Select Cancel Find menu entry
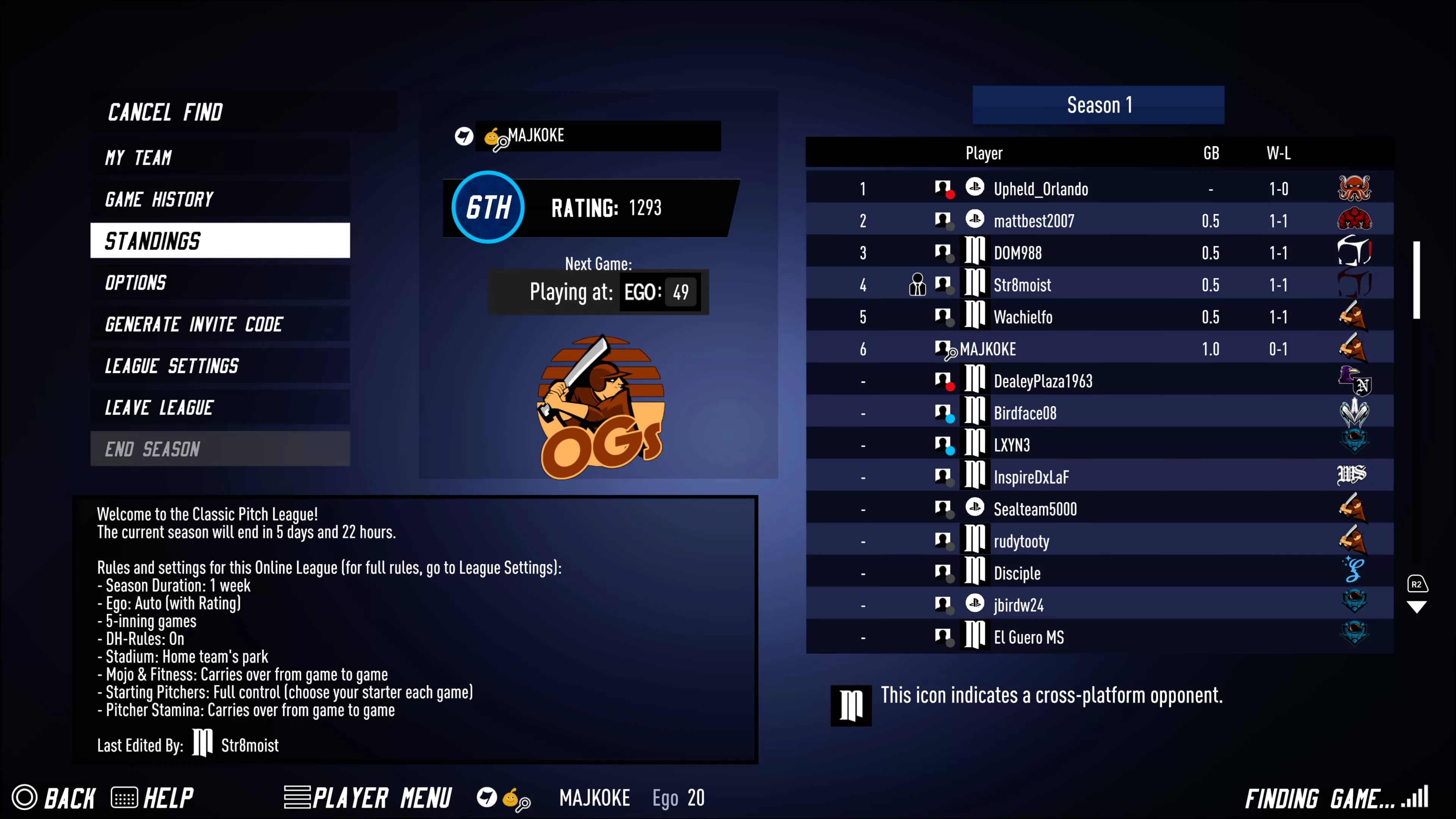The image size is (1456, 819). coord(165,112)
